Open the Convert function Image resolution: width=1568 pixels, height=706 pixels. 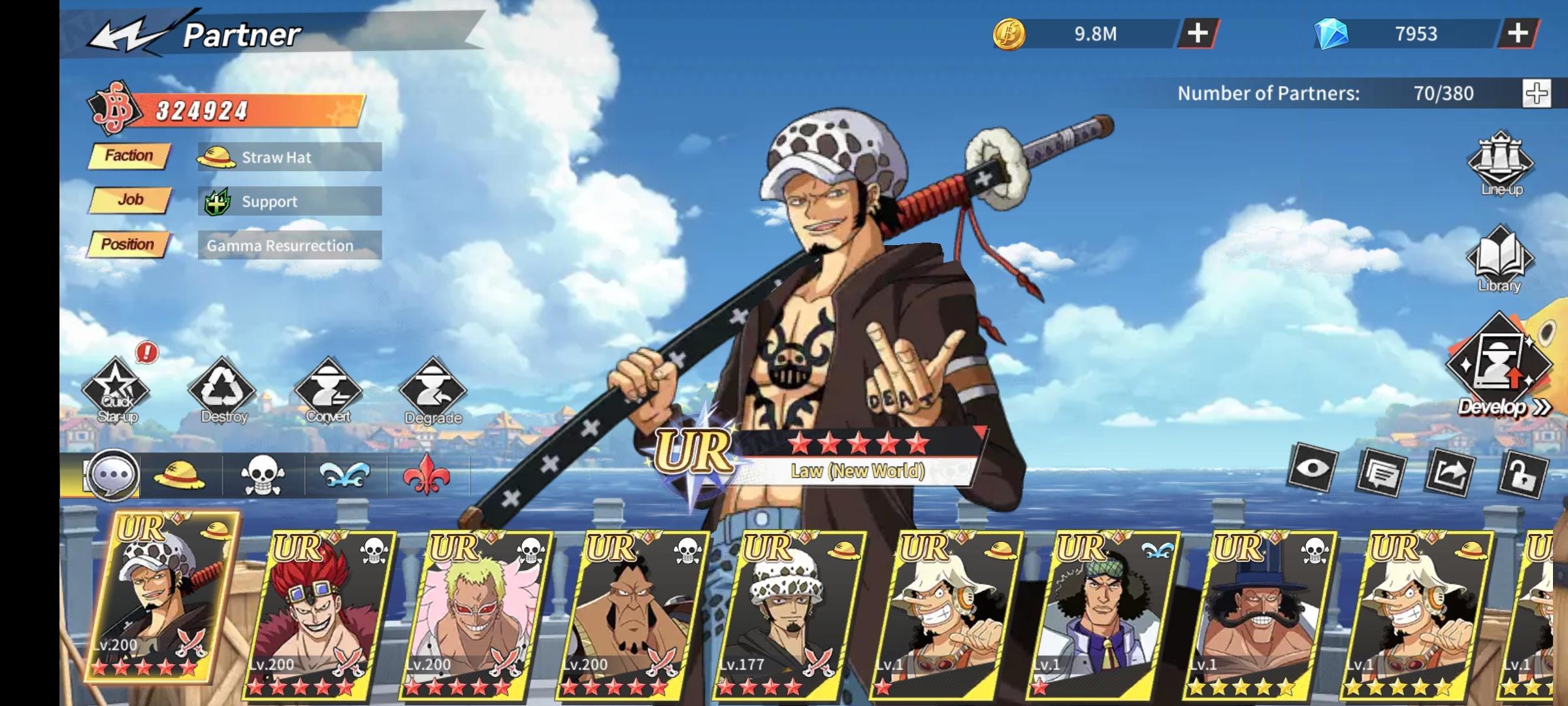click(x=328, y=392)
